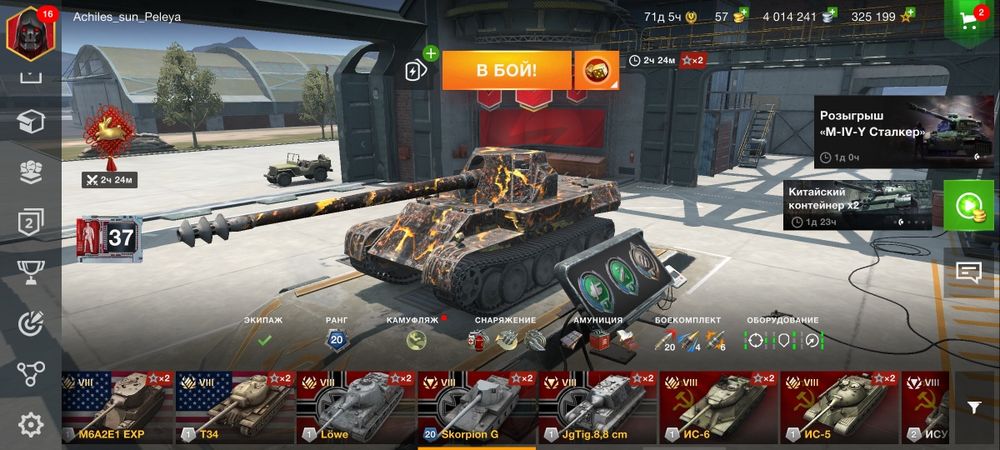This screenshot has width=1000, height=450.
Task: Select the Löwe tank in the carousel
Action: (357, 407)
